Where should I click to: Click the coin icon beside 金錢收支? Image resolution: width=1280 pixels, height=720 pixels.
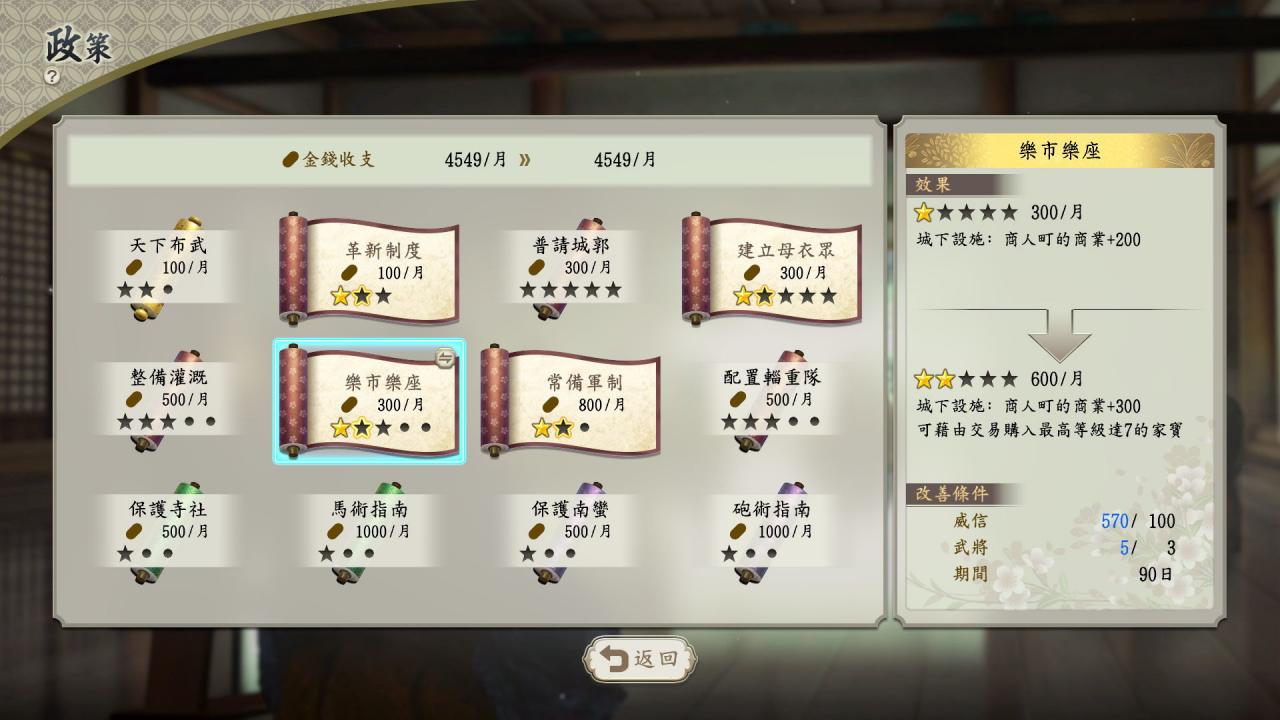pyautogui.click(x=292, y=159)
